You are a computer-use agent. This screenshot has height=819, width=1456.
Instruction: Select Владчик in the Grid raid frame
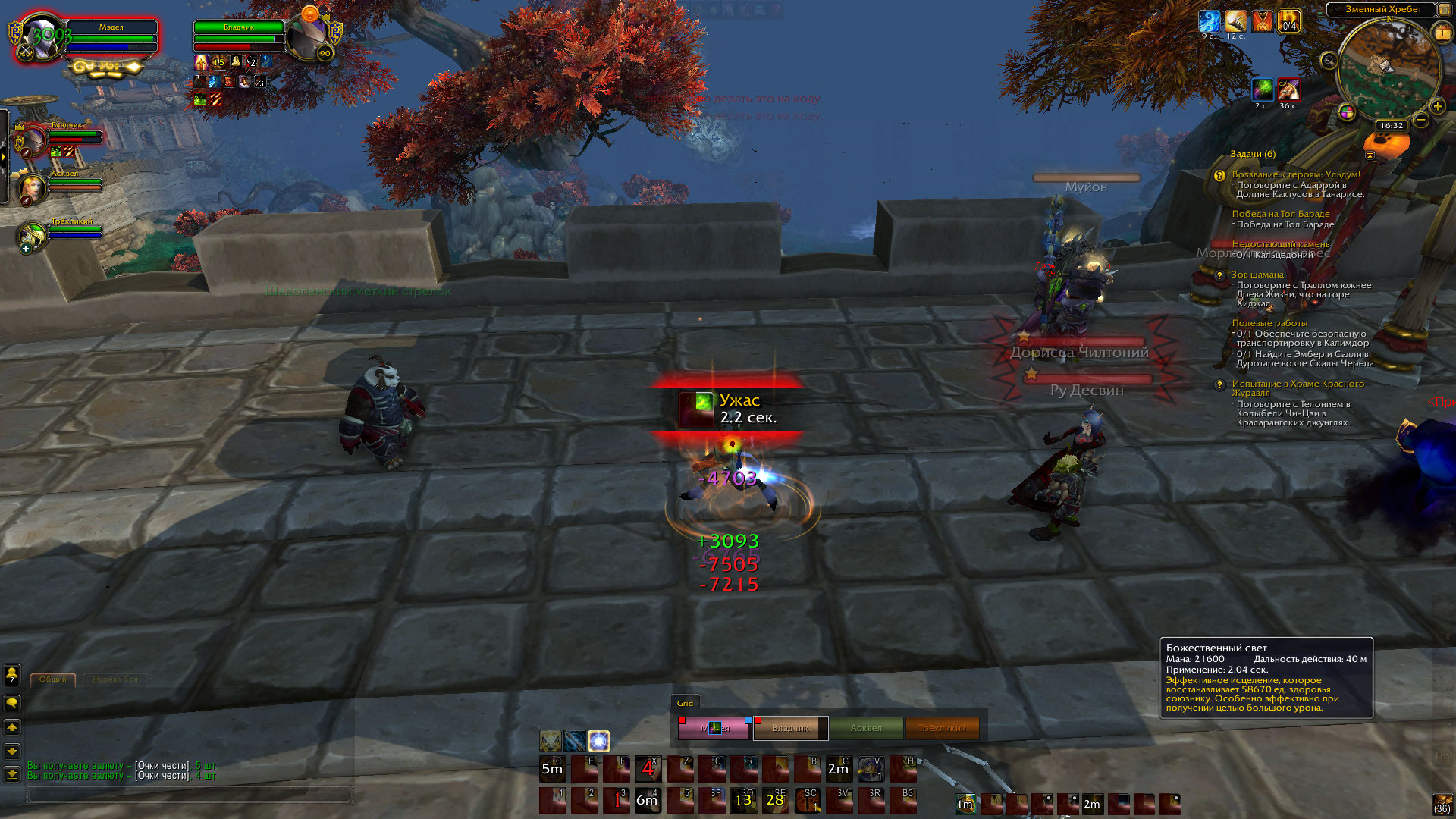pos(790,728)
